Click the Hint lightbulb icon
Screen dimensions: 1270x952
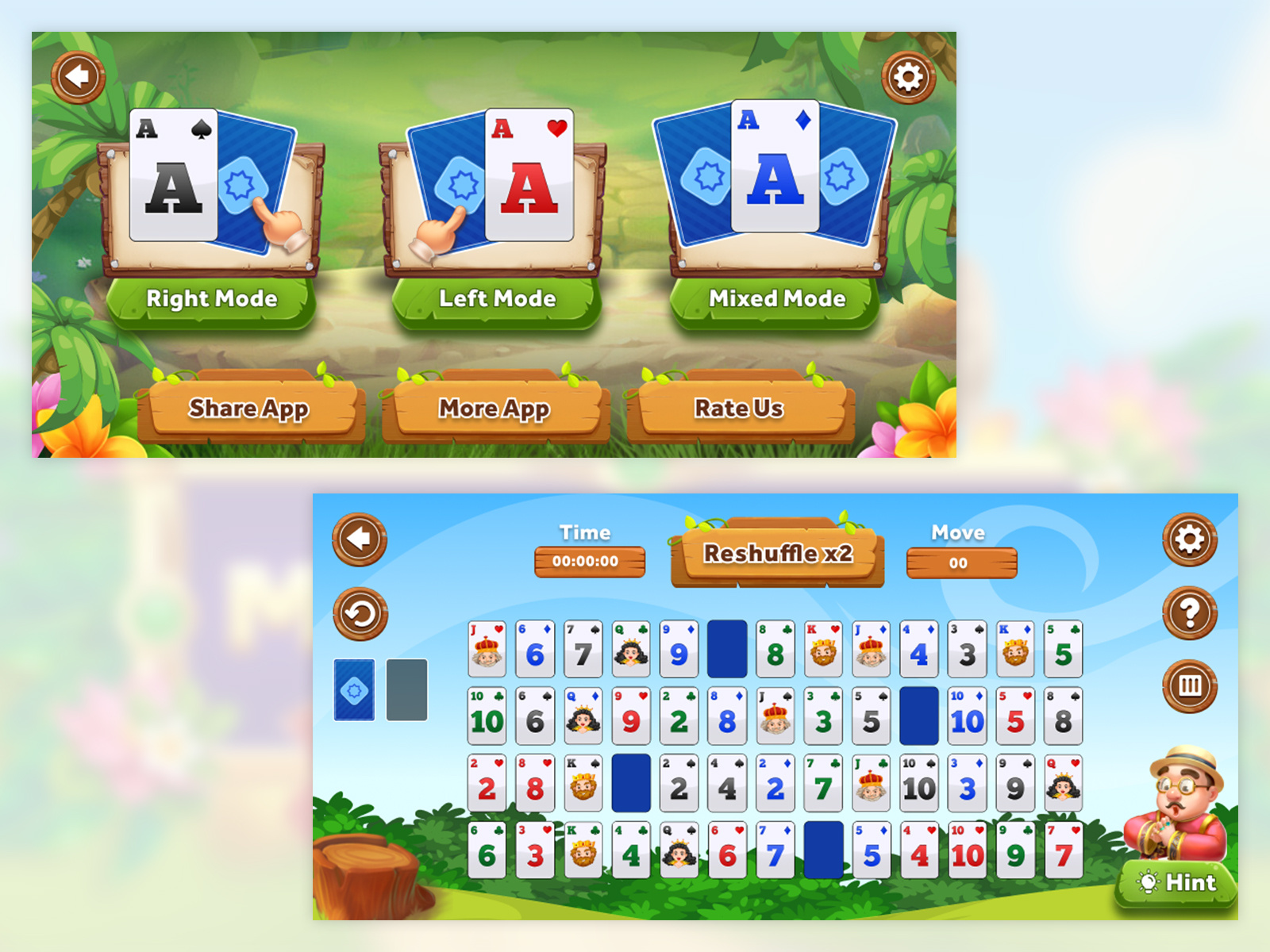point(1150,882)
